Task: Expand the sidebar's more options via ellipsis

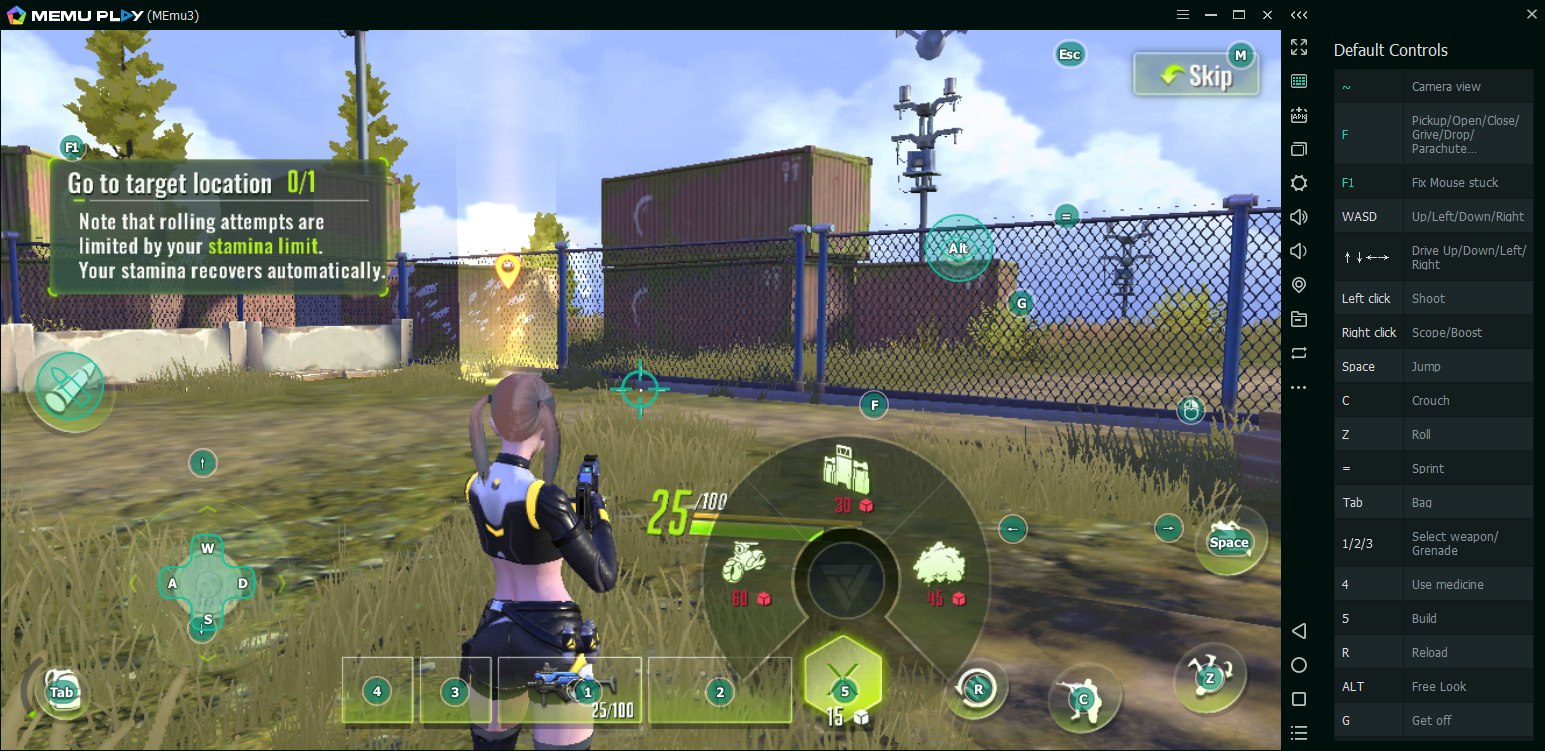Action: pos(1298,387)
